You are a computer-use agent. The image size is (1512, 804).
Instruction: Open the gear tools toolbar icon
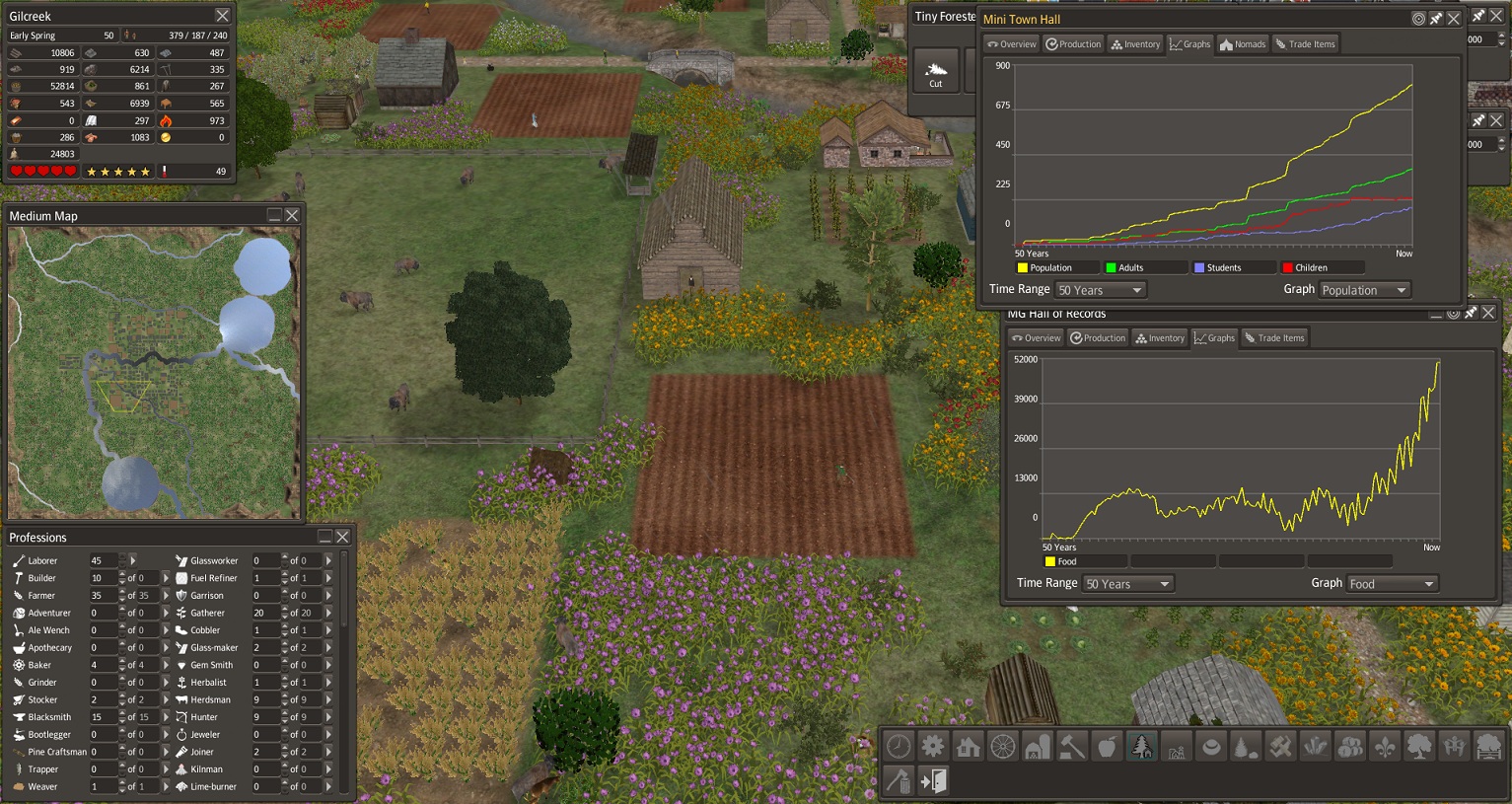[x=933, y=747]
